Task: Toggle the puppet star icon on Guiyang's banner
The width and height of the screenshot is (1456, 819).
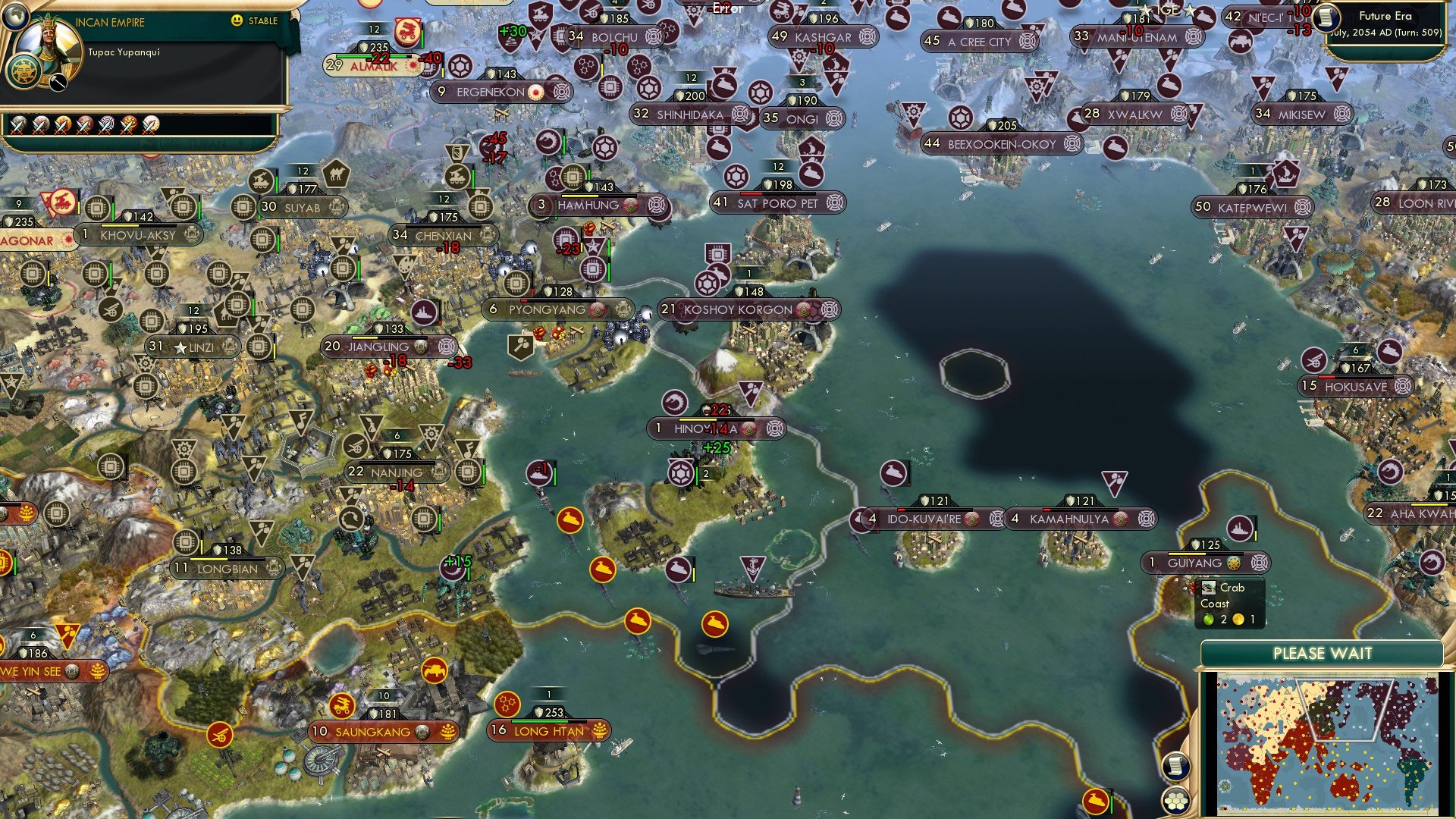Action: [x=1234, y=563]
